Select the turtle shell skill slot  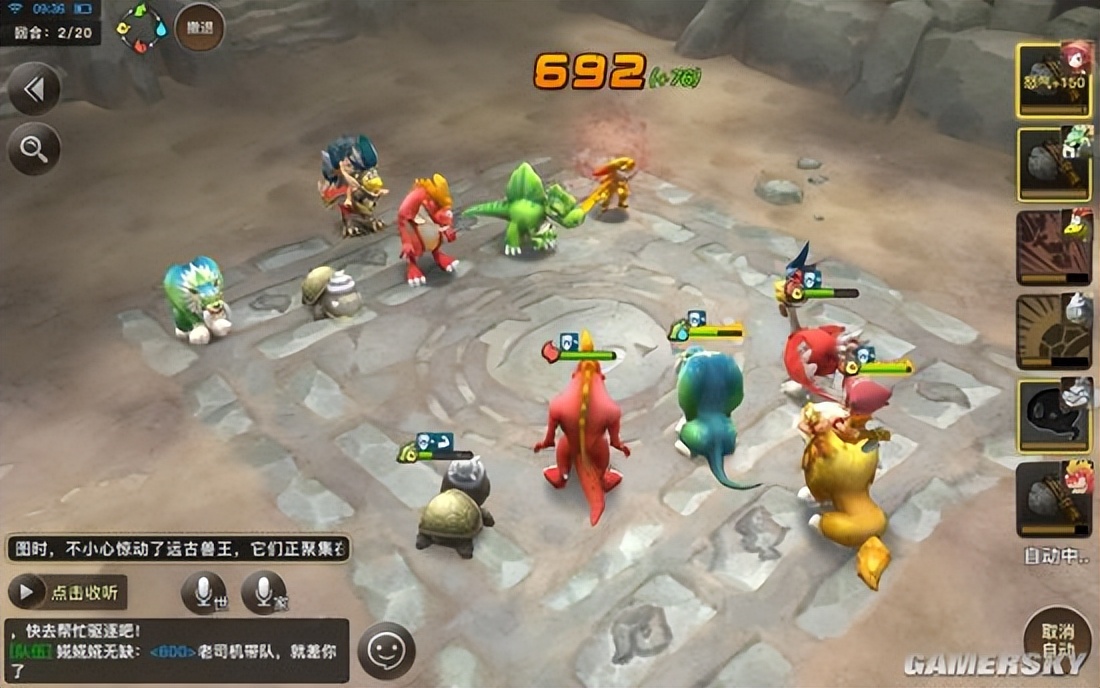click(x=1054, y=332)
